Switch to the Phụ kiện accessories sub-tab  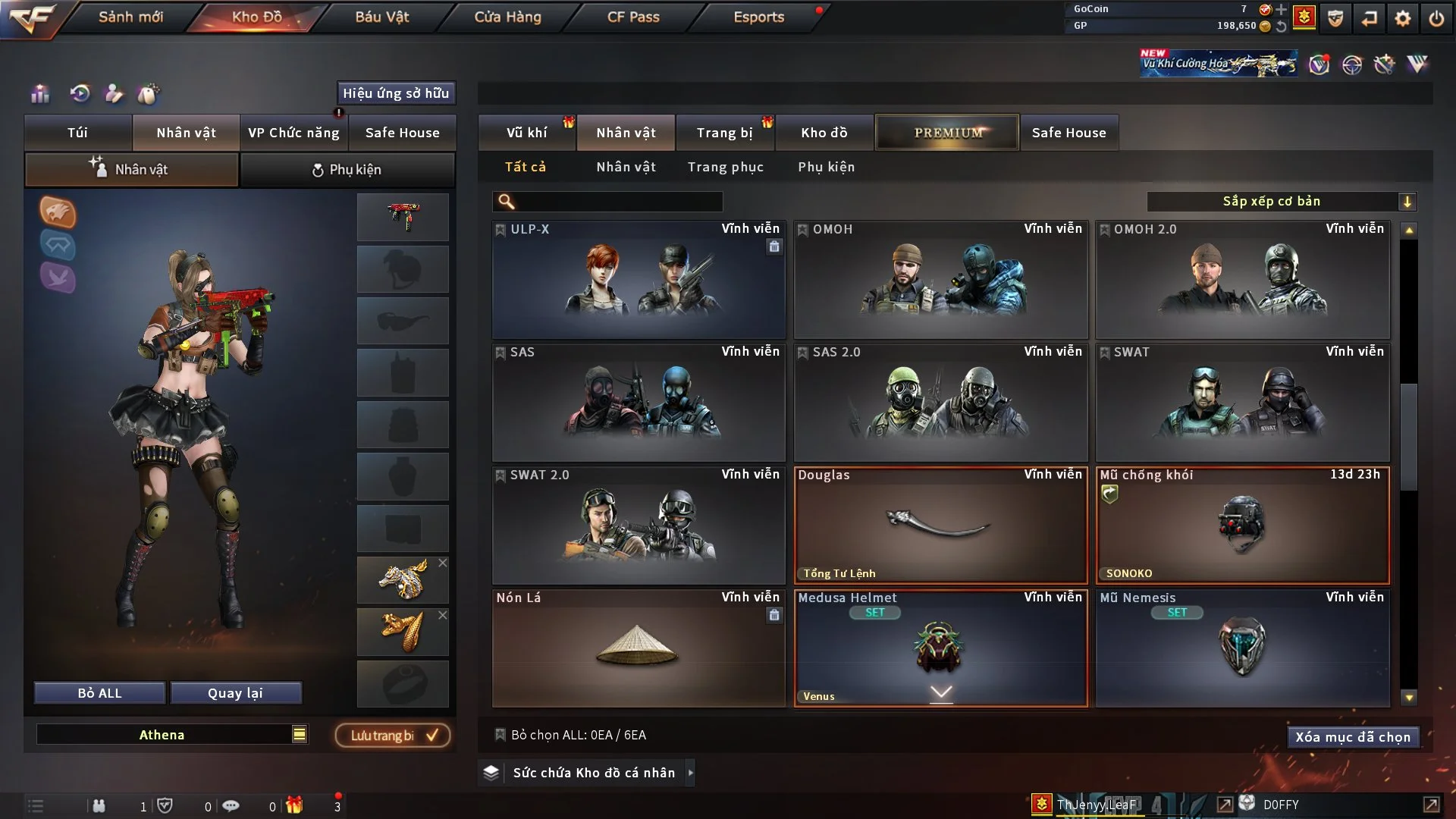pyautogui.click(x=347, y=170)
